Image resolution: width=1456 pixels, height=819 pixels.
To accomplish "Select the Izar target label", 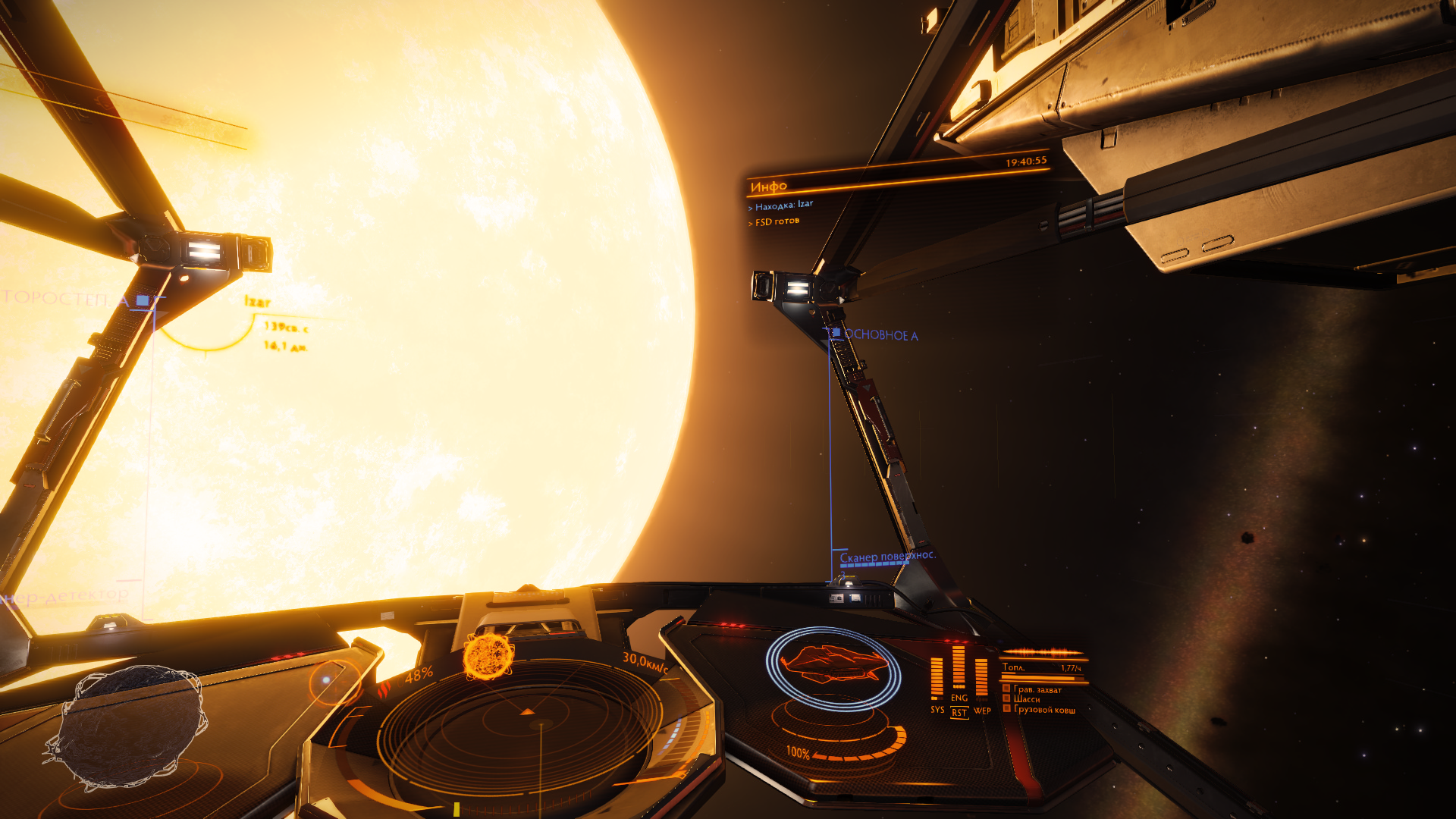I will coord(258,302).
